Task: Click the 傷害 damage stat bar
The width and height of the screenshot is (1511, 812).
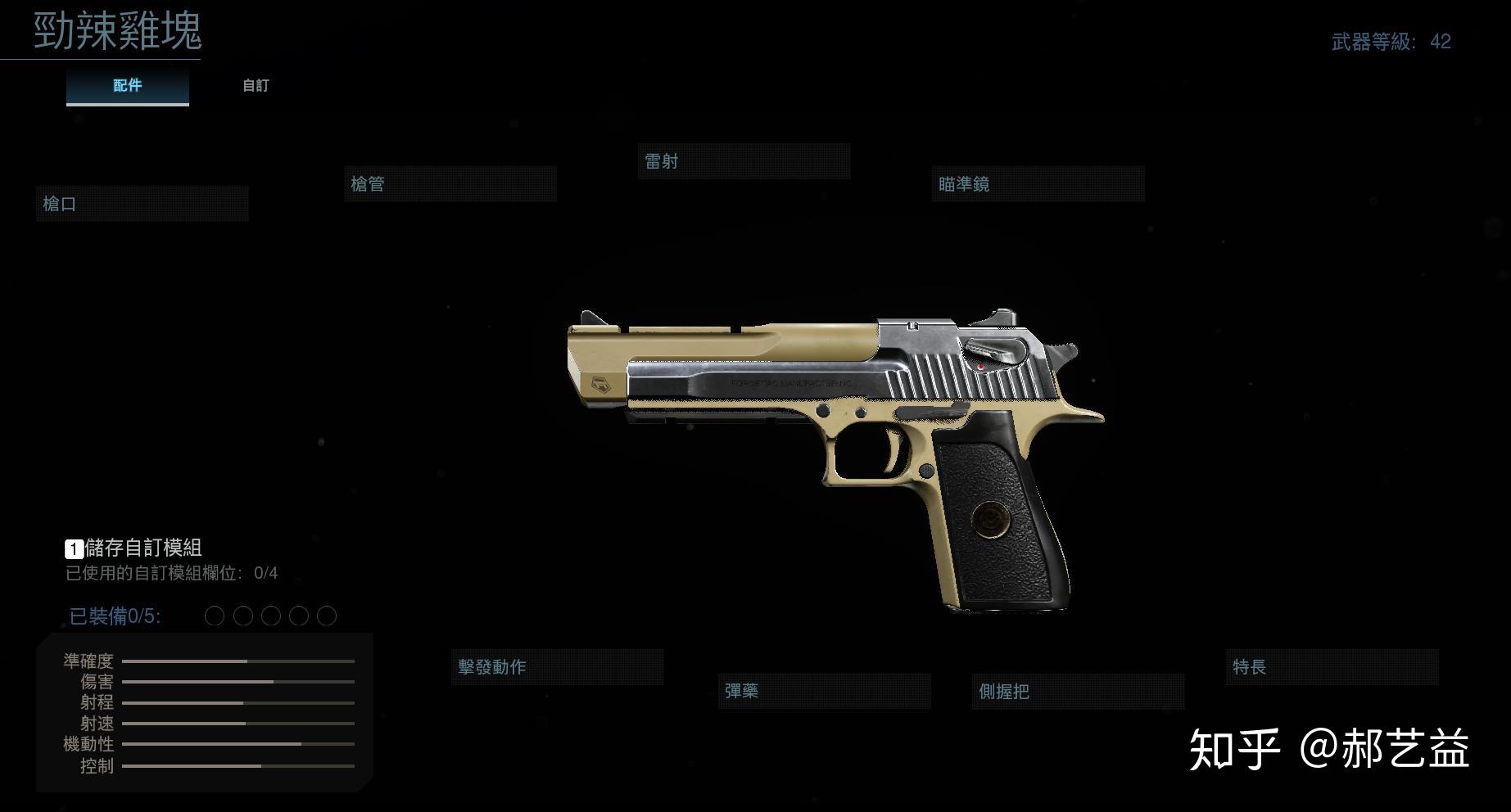Action: (x=240, y=682)
